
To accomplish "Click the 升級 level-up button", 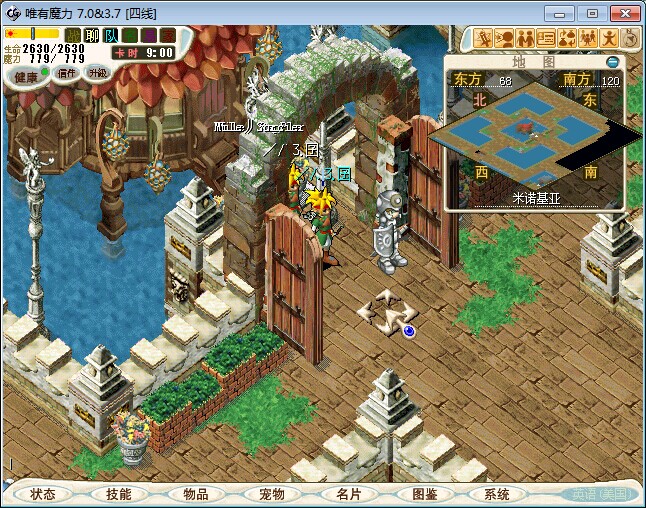I will click(97, 73).
